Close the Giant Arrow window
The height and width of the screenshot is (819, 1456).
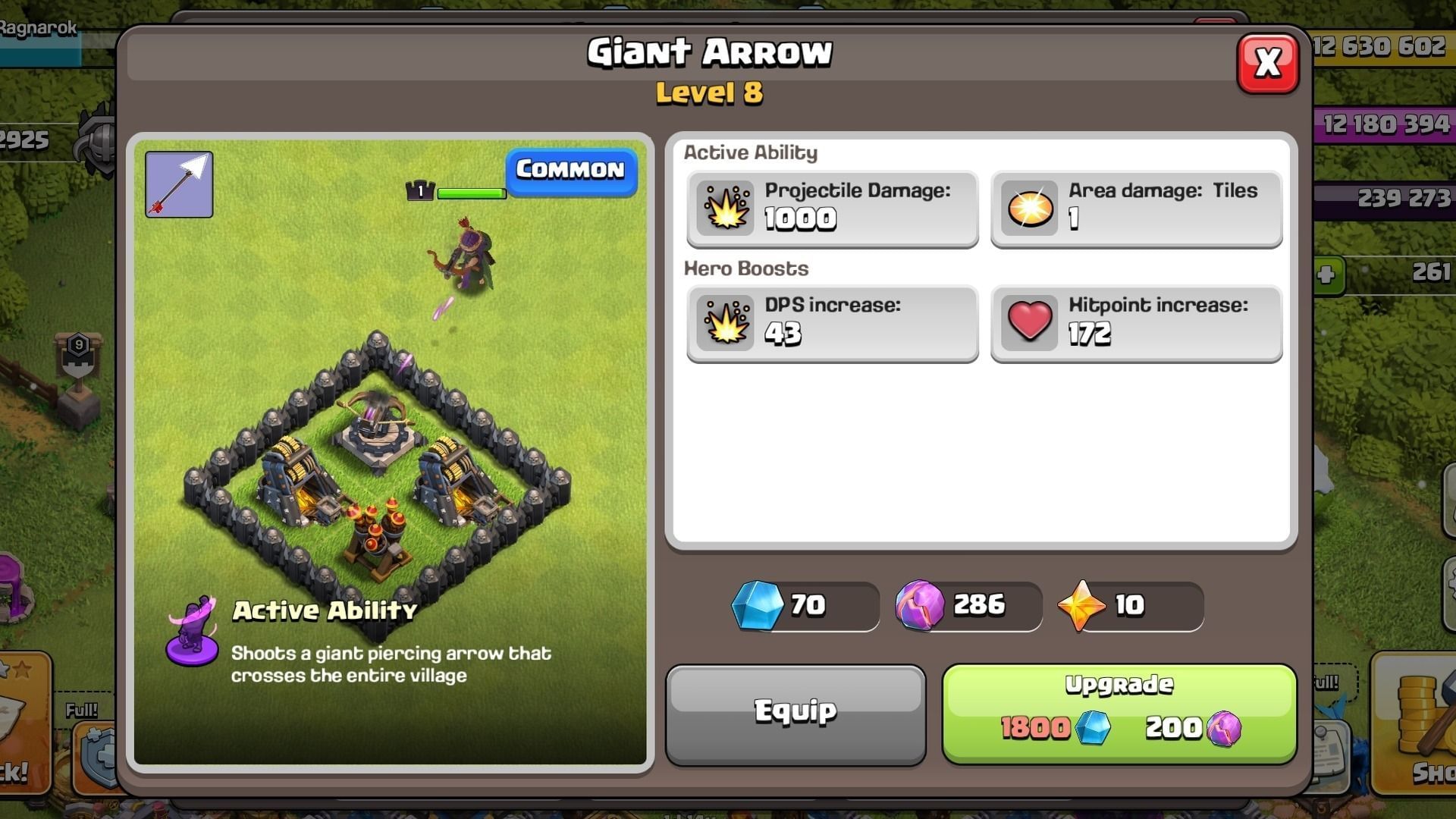click(1269, 64)
